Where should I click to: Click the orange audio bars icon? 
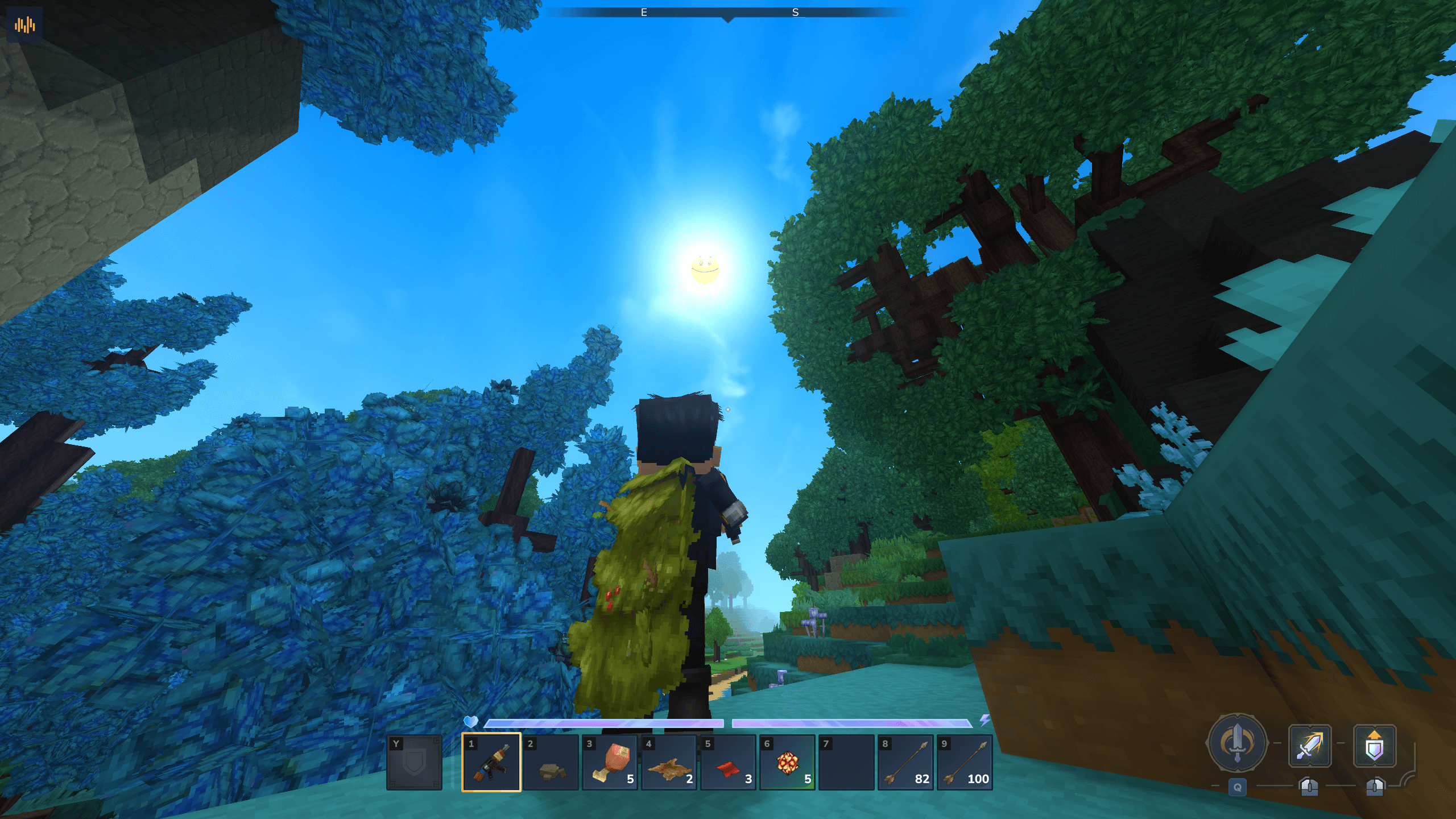tap(25, 25)
